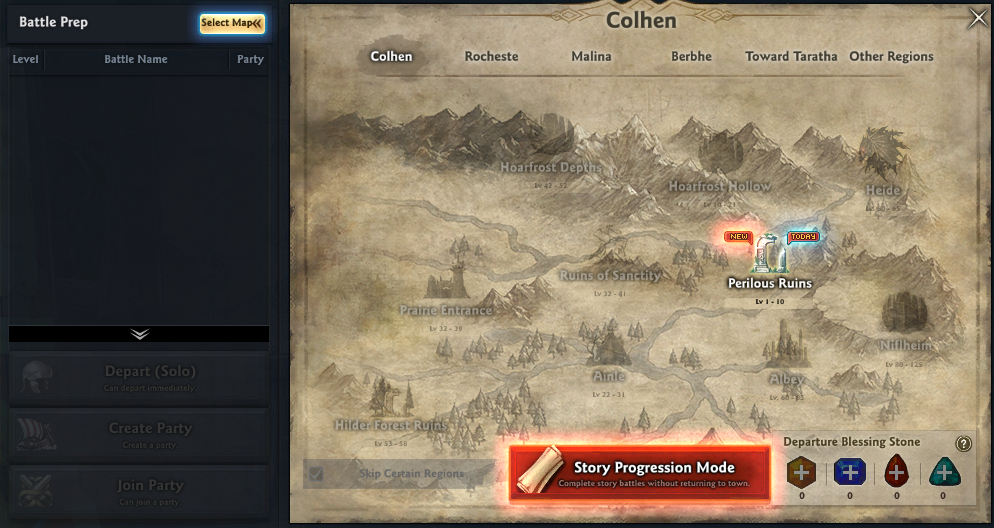The height and width of the screenshot is (528, 994).
Task: Add the red teardrop blessing stone
Action: tap(896, 472)
